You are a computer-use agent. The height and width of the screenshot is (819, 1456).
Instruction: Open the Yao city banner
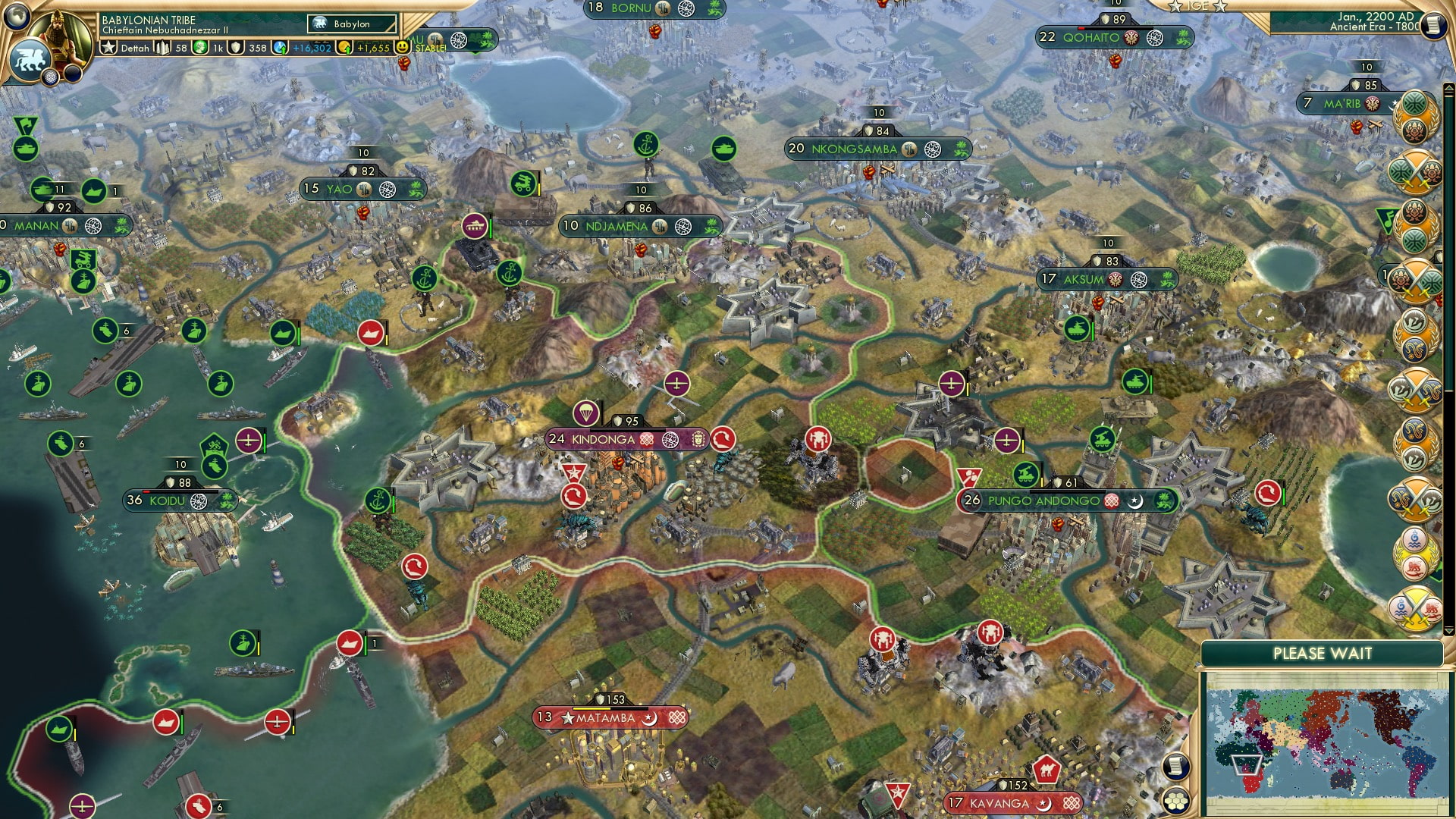(x=339, y=189)
